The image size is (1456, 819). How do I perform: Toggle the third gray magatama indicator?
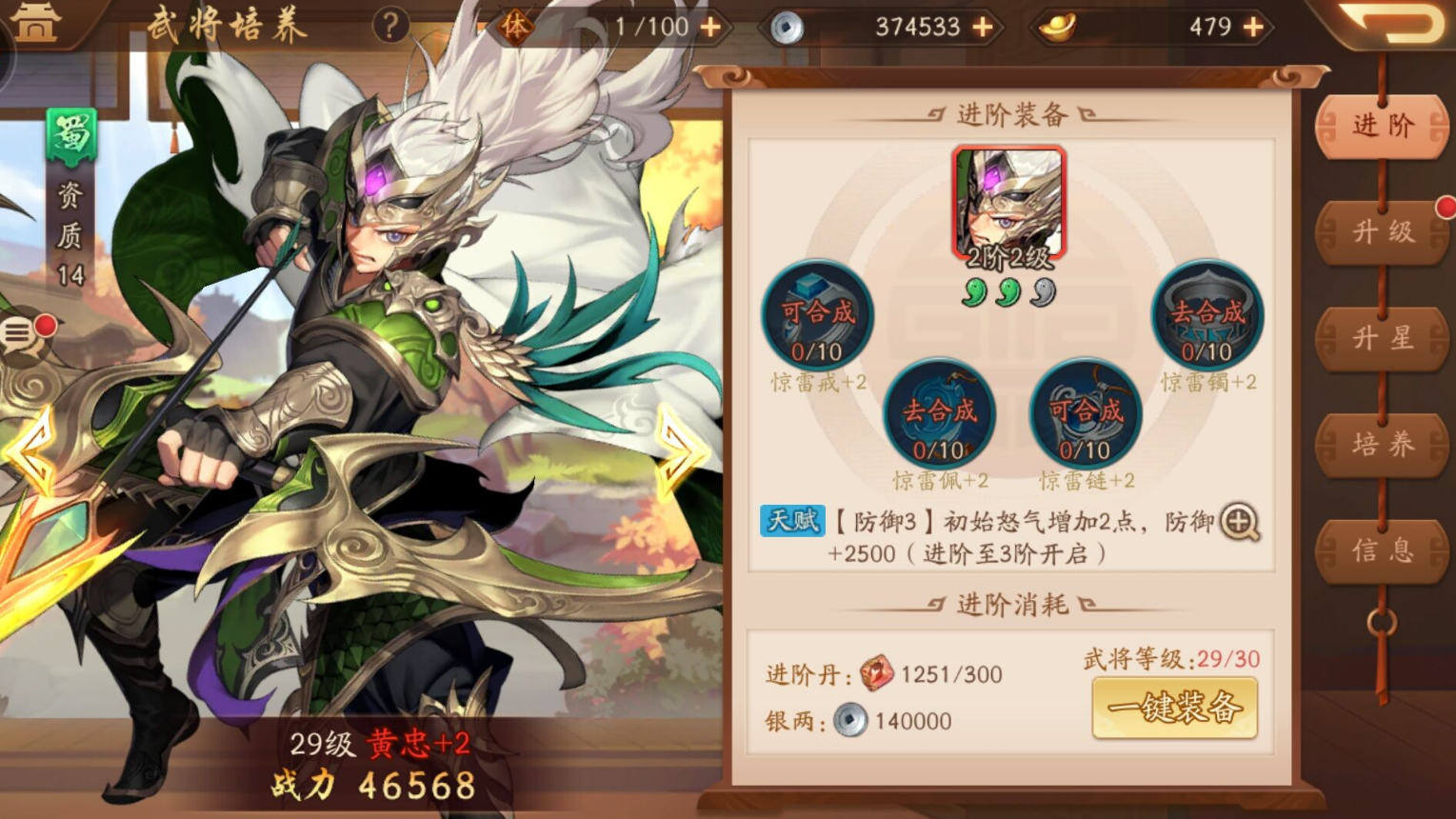click(1042, 292)
